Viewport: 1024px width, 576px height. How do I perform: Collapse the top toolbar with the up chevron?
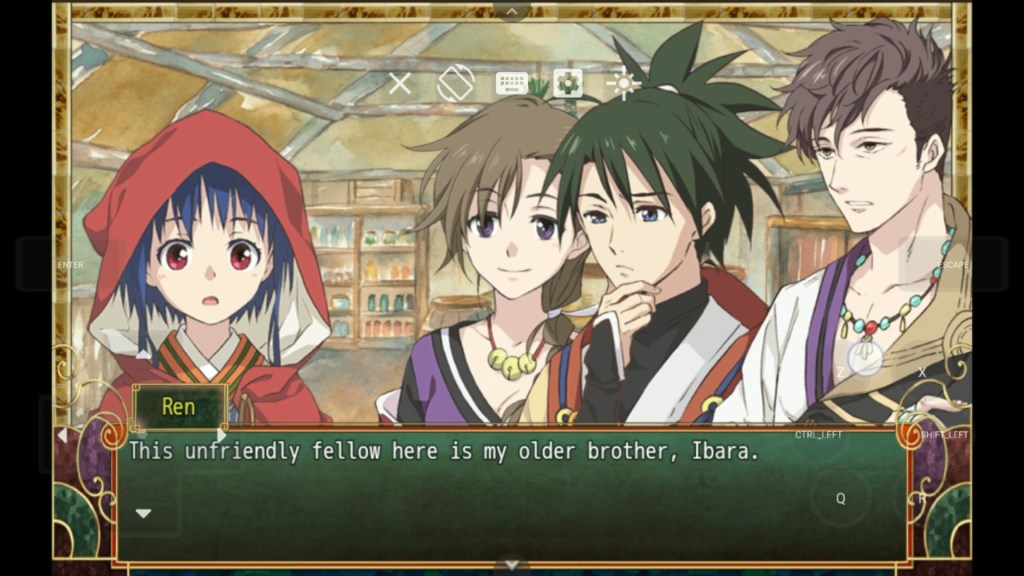click(512, 11)
